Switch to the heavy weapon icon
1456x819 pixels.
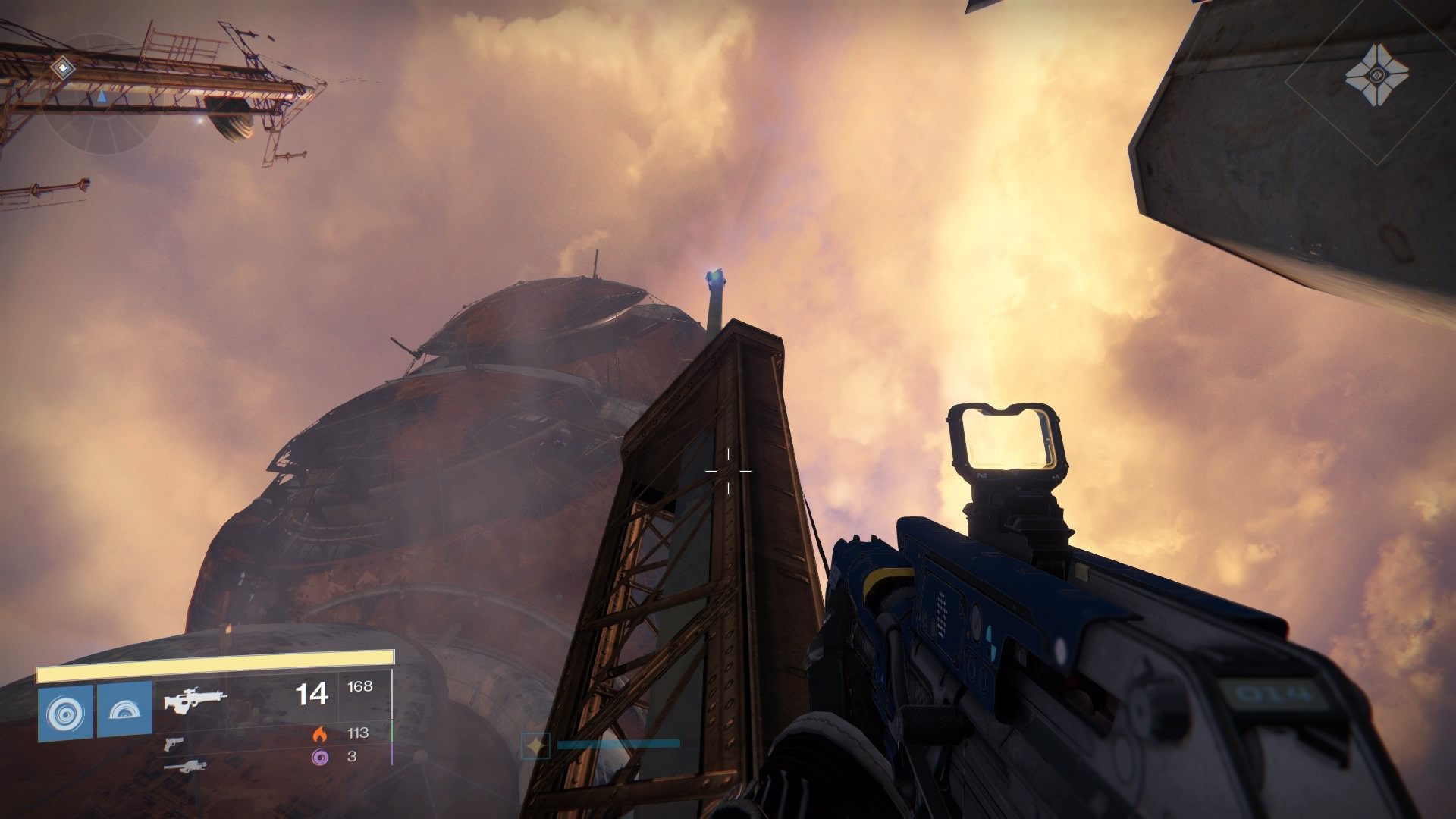click(x=184, y=767)
